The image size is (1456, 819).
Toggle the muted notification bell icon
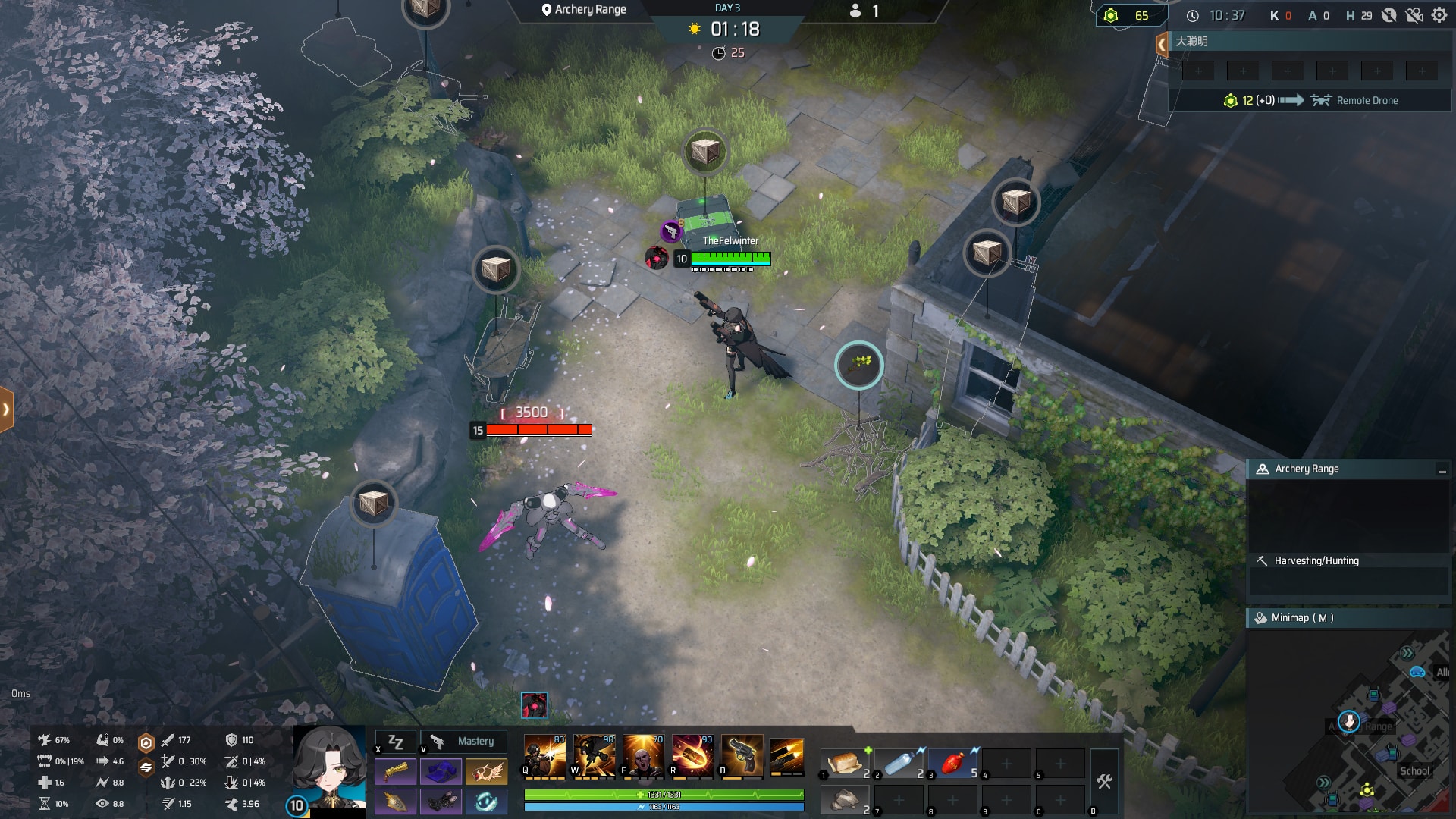coord(1390,14)
